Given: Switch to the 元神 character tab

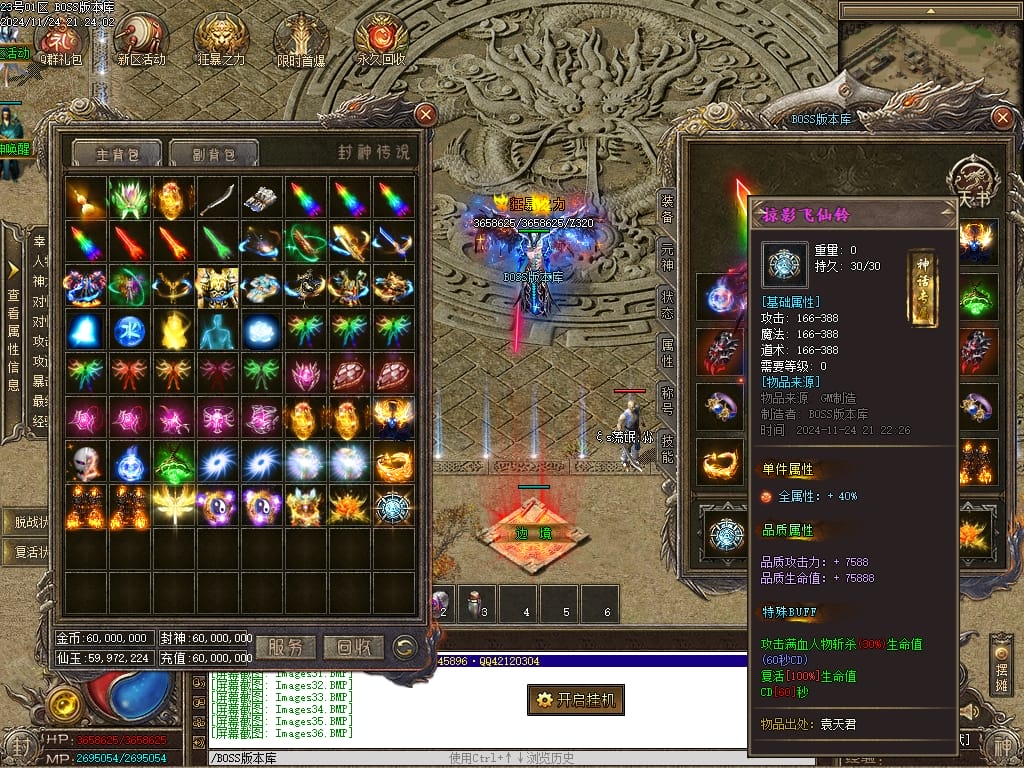Looking at the screenshot, I should coord(667,254).
